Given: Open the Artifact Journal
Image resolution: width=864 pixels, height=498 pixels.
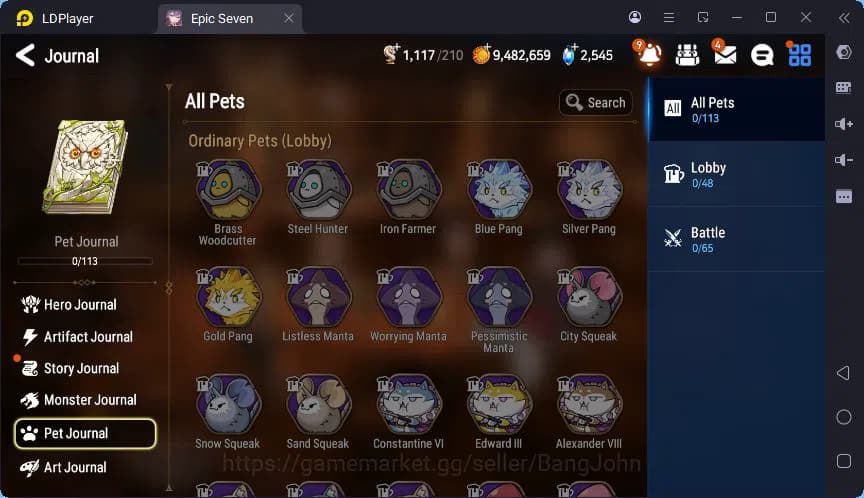Looking at the screenshot, I should tap(88, 337).
